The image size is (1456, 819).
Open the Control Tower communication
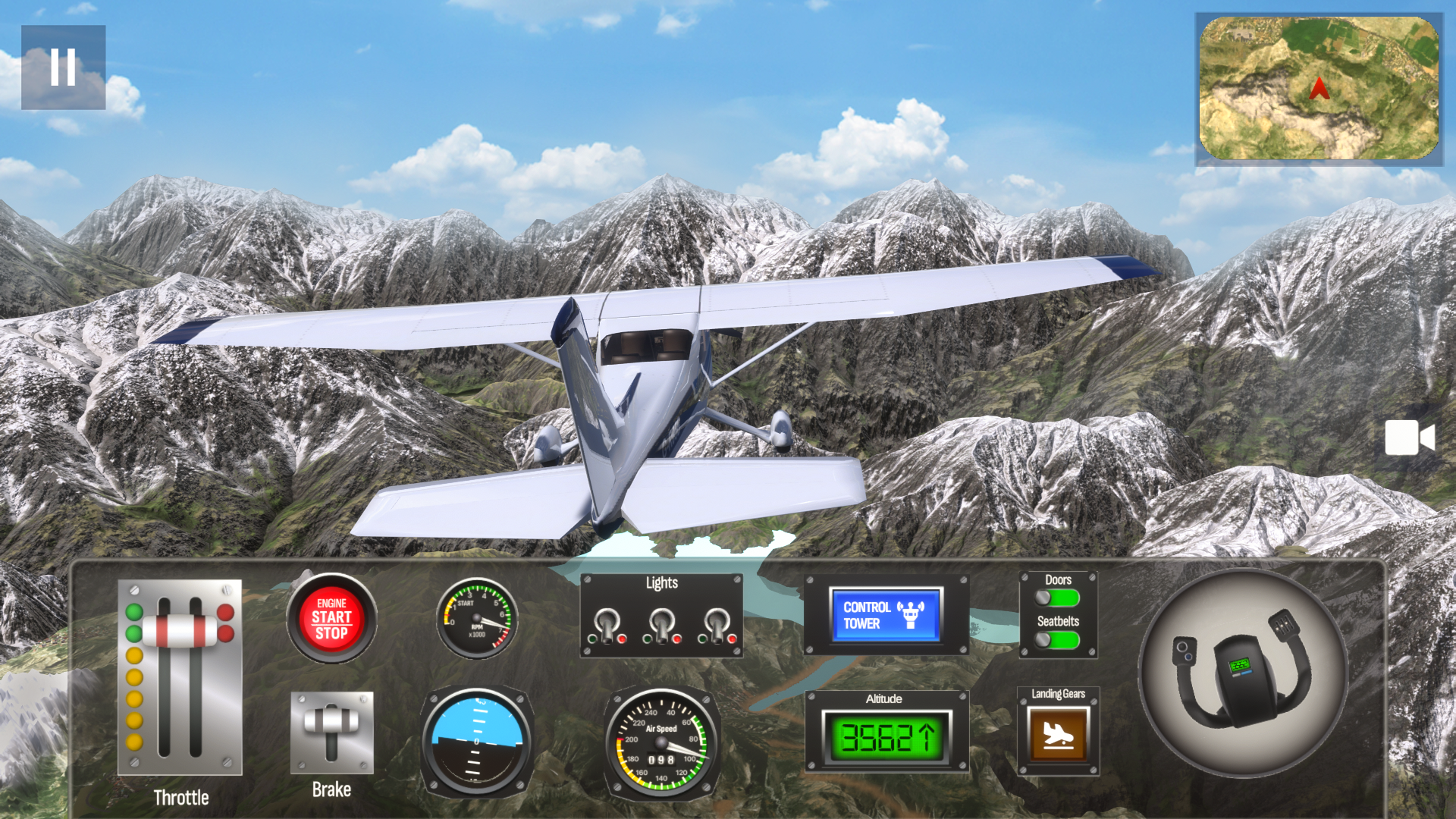tap(887, 616)
